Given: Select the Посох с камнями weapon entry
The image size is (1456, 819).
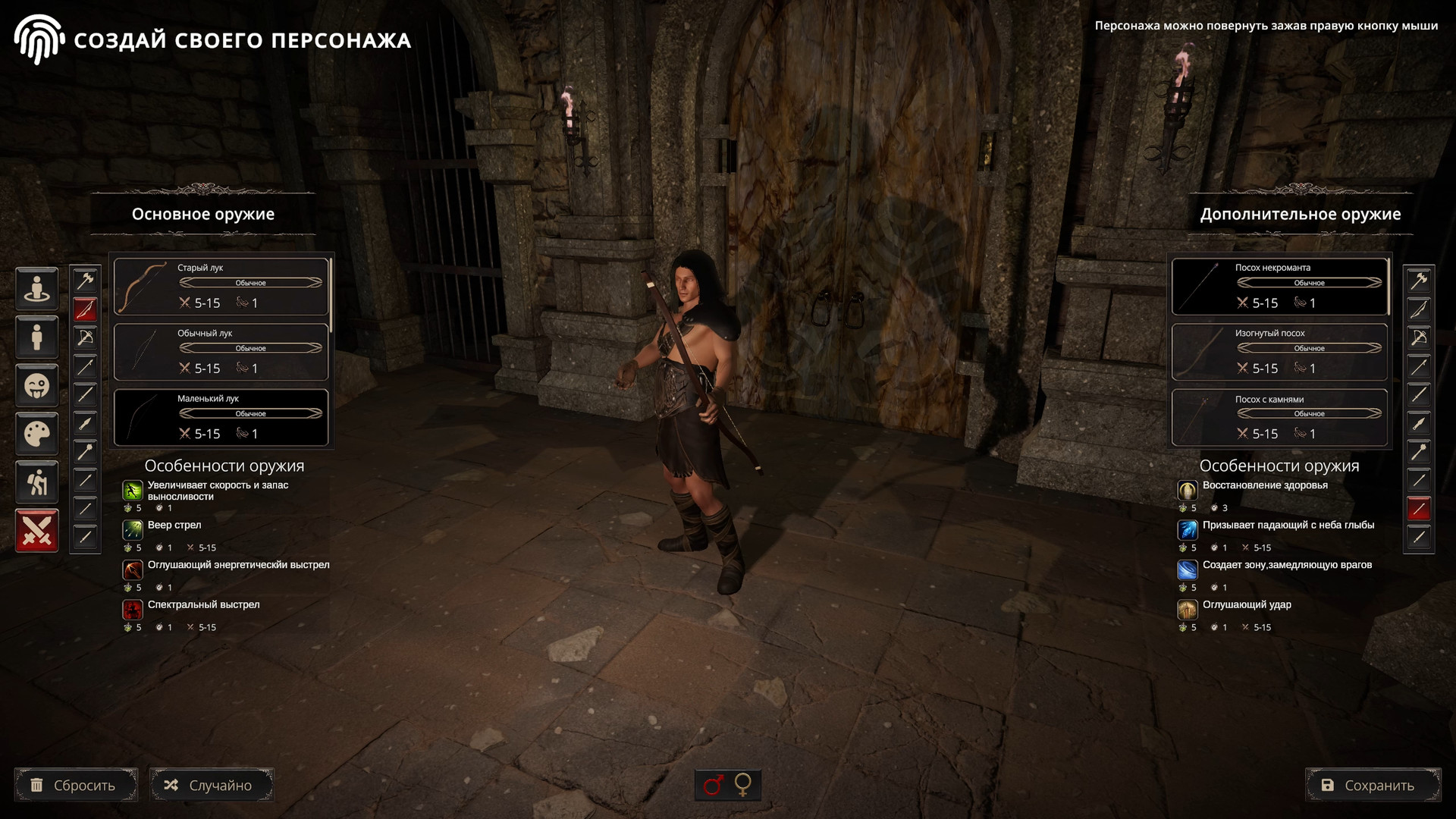Looking at the screenshot, I should pyautogui.click(x=1279, y=417).
